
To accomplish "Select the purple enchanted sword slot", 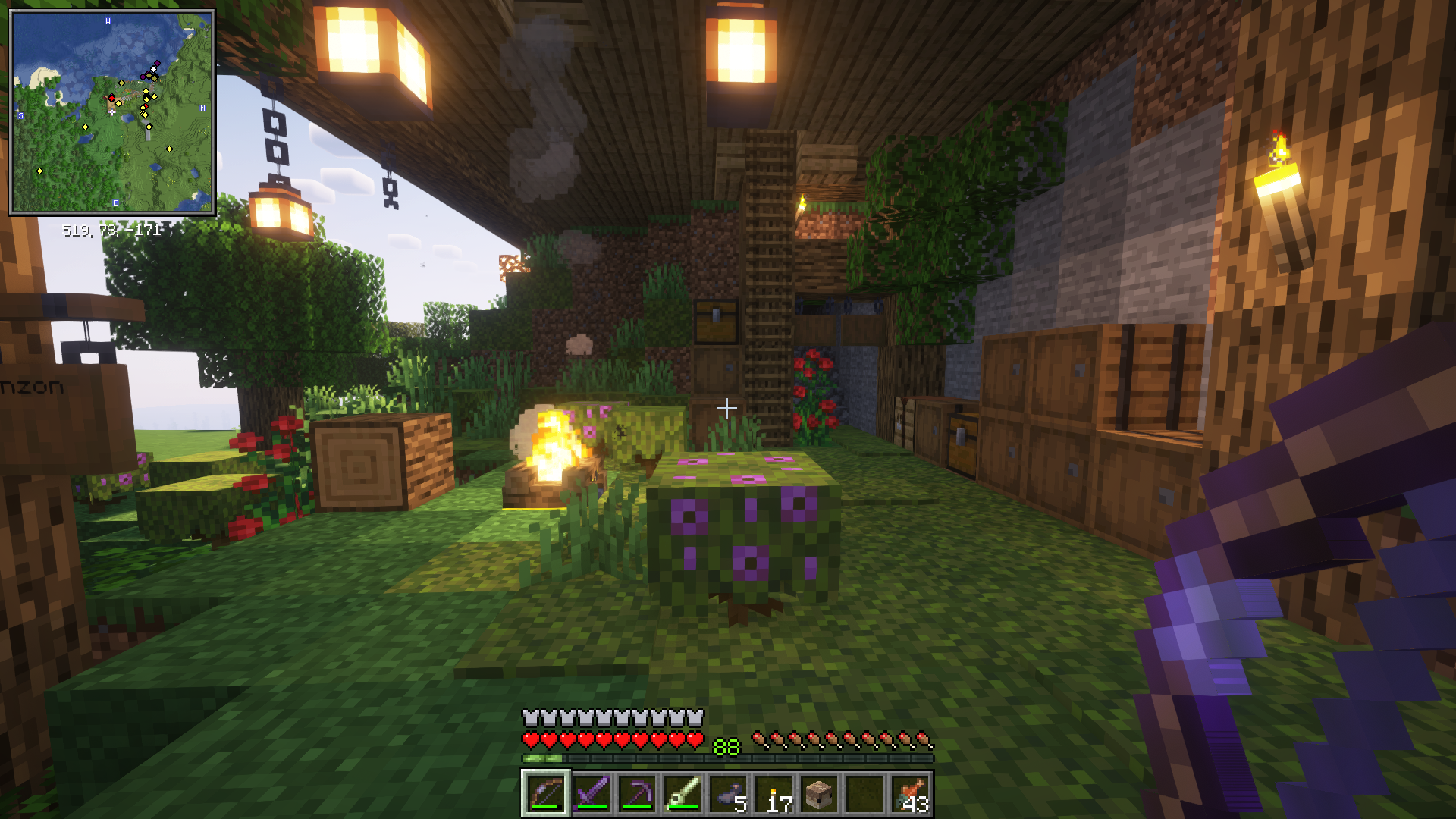I will pos(591,794).
